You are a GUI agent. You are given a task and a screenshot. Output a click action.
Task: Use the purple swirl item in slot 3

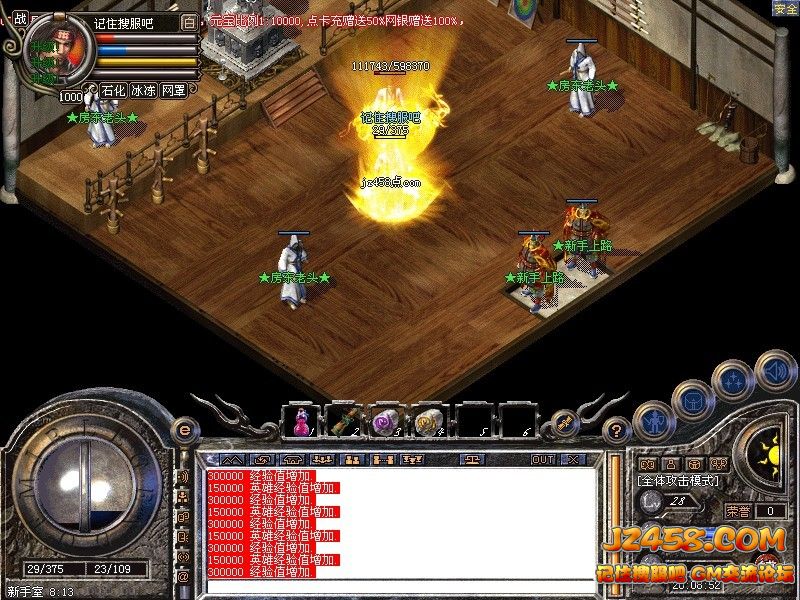(386, 421)
